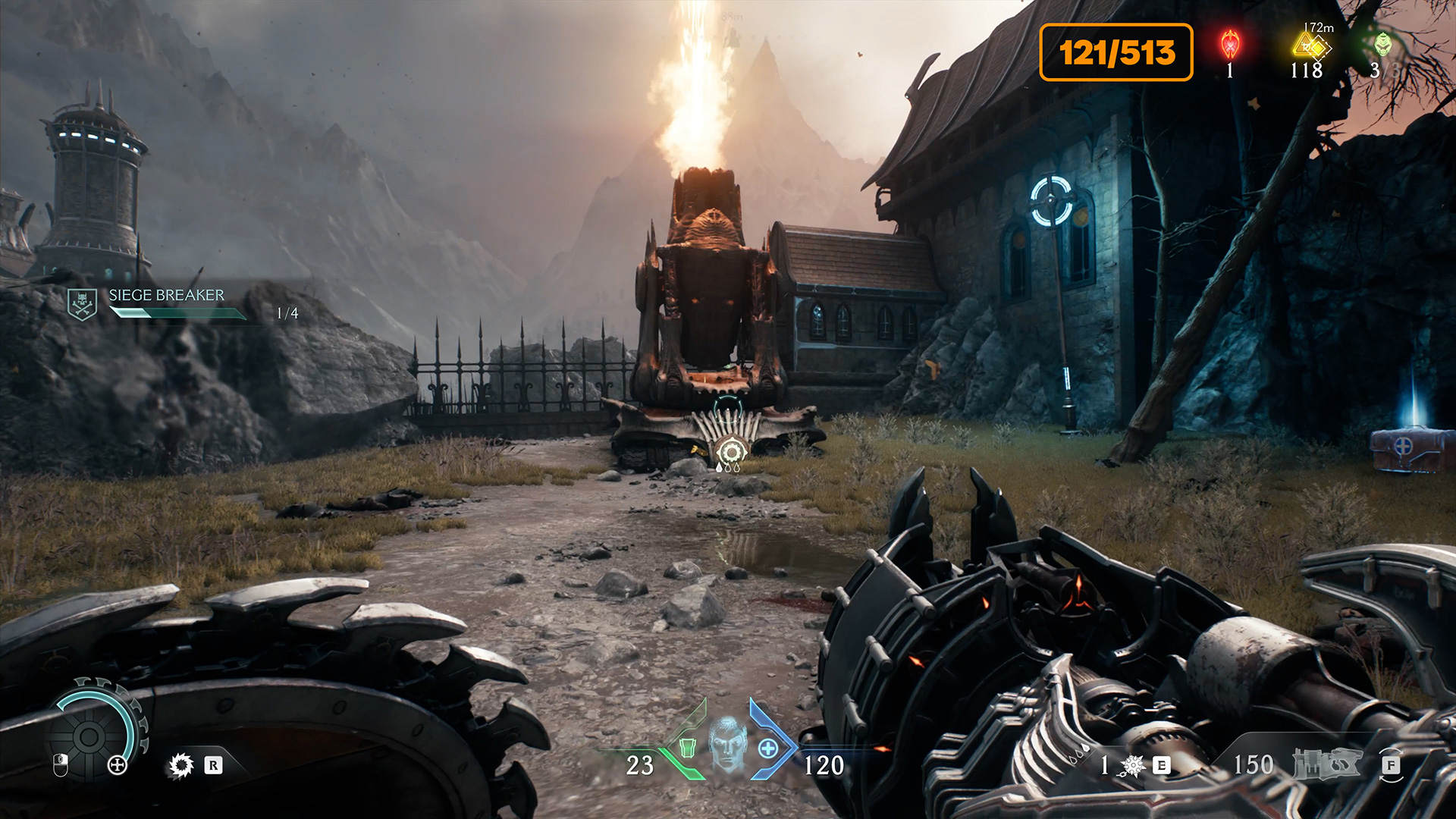
Task: Click the orange 121/513 counter overlay
Action: point(1116,52)
